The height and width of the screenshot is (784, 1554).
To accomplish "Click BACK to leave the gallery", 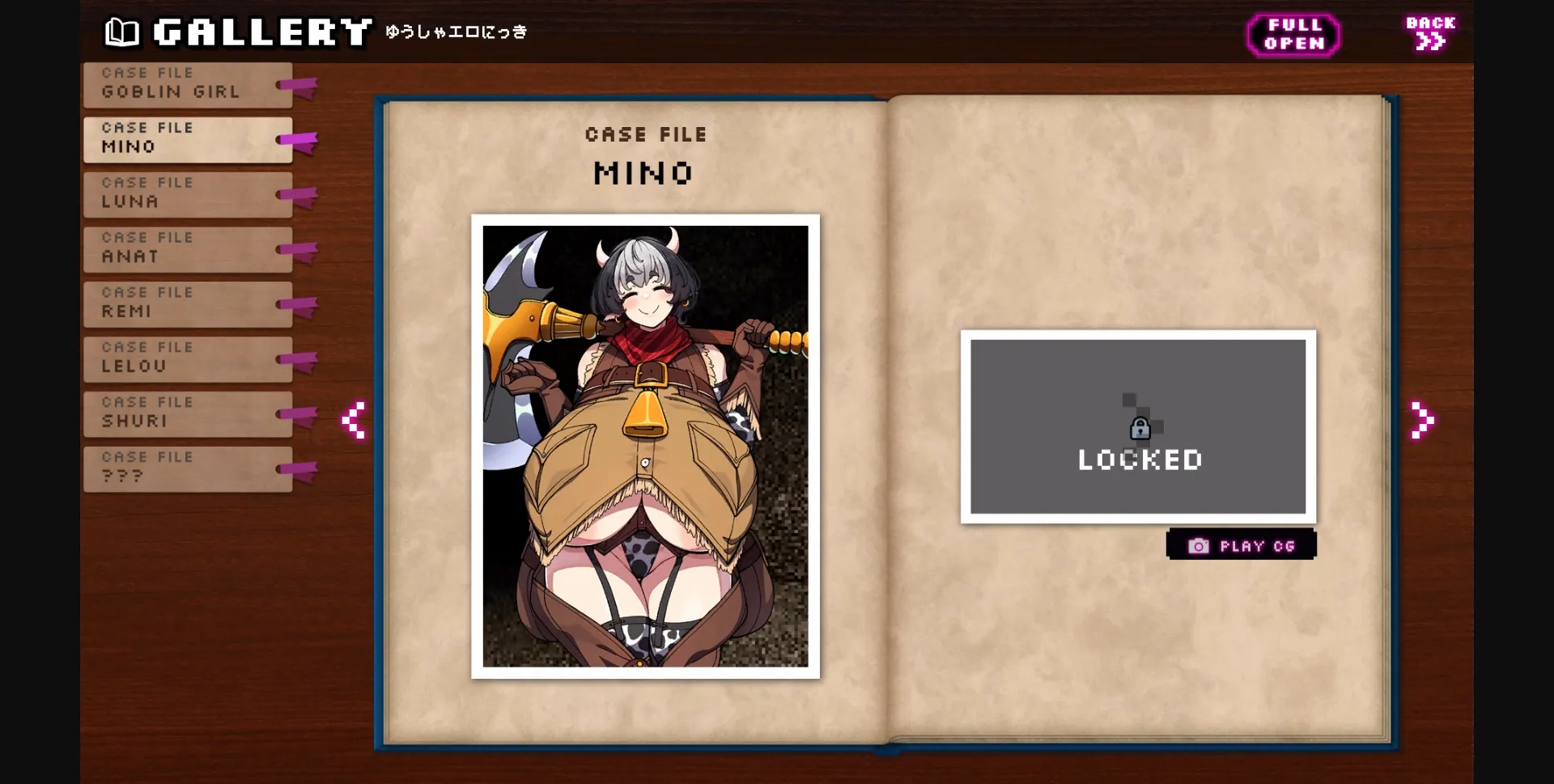I will click(1429, 32).
